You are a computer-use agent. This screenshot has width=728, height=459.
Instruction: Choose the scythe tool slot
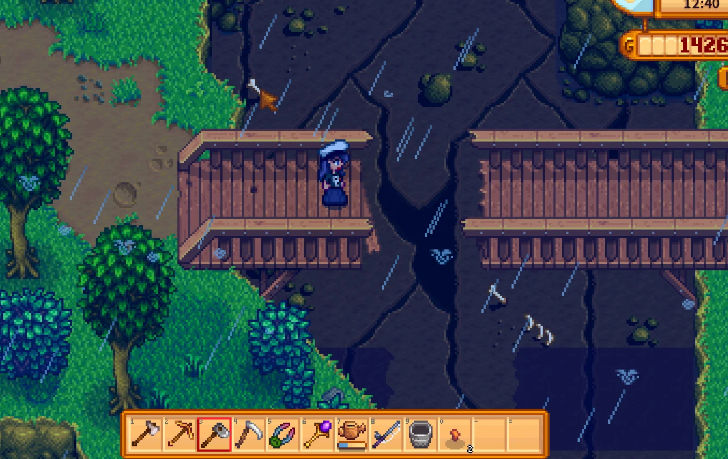click(247, 433)
